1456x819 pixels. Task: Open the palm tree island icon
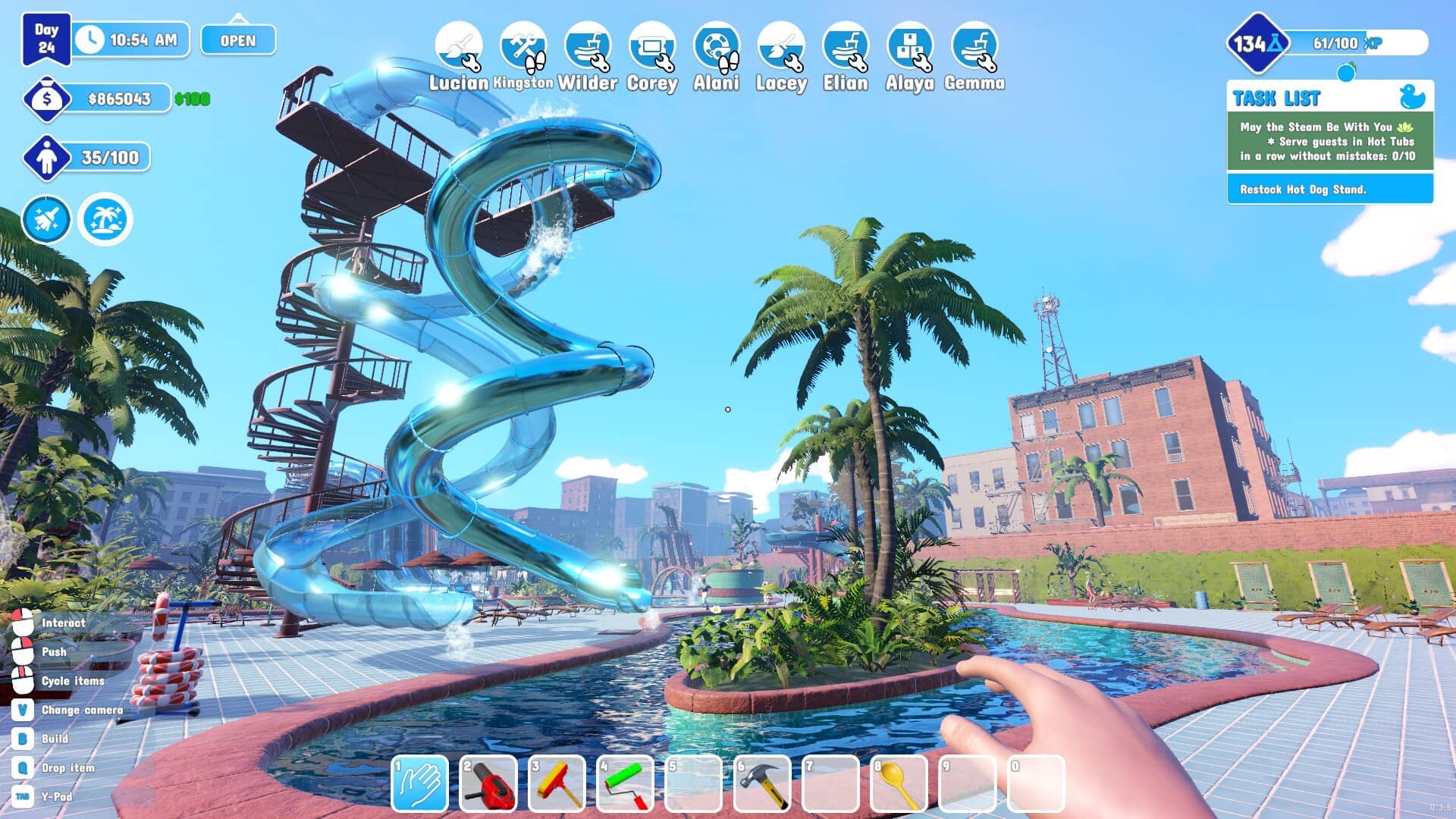(105, 219)
